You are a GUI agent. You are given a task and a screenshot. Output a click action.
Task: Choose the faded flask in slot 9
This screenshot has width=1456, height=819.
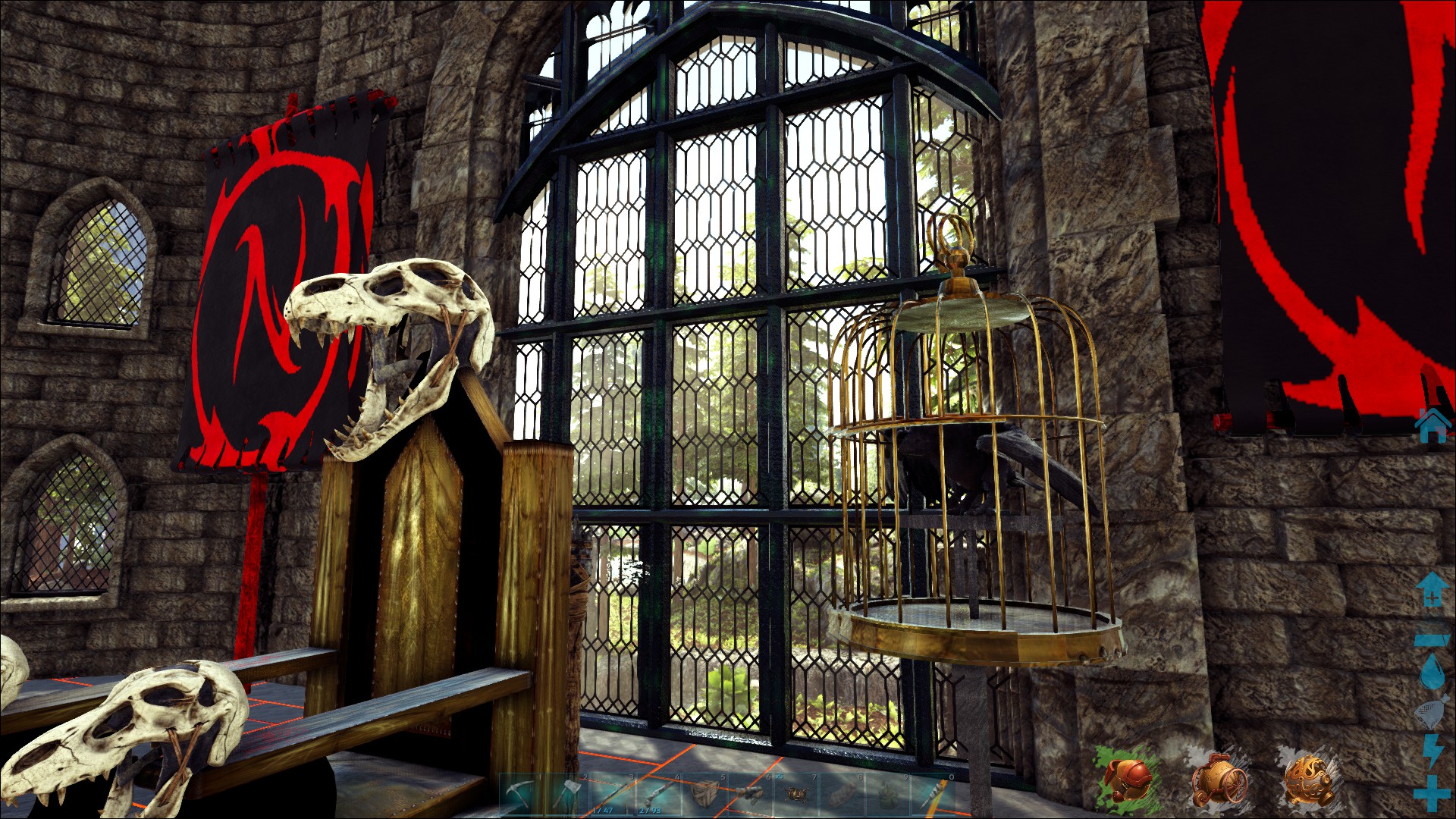(x=886, y=794)
